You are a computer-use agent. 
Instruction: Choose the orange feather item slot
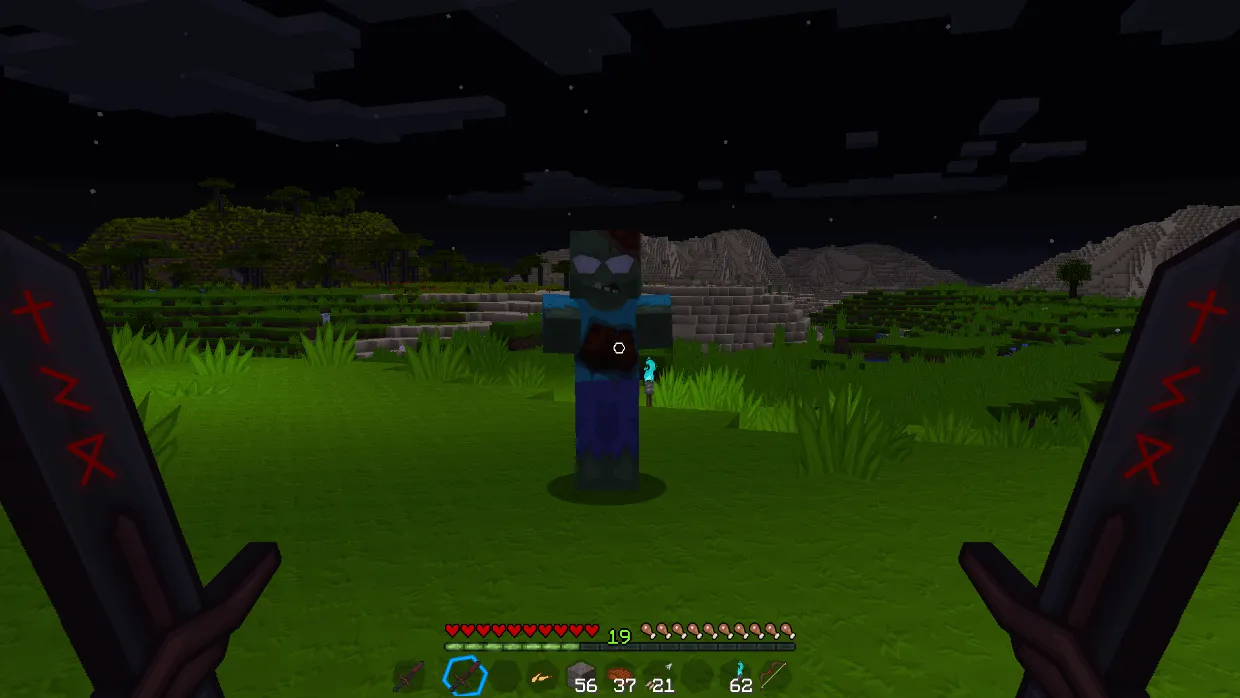tap(541, 677)
